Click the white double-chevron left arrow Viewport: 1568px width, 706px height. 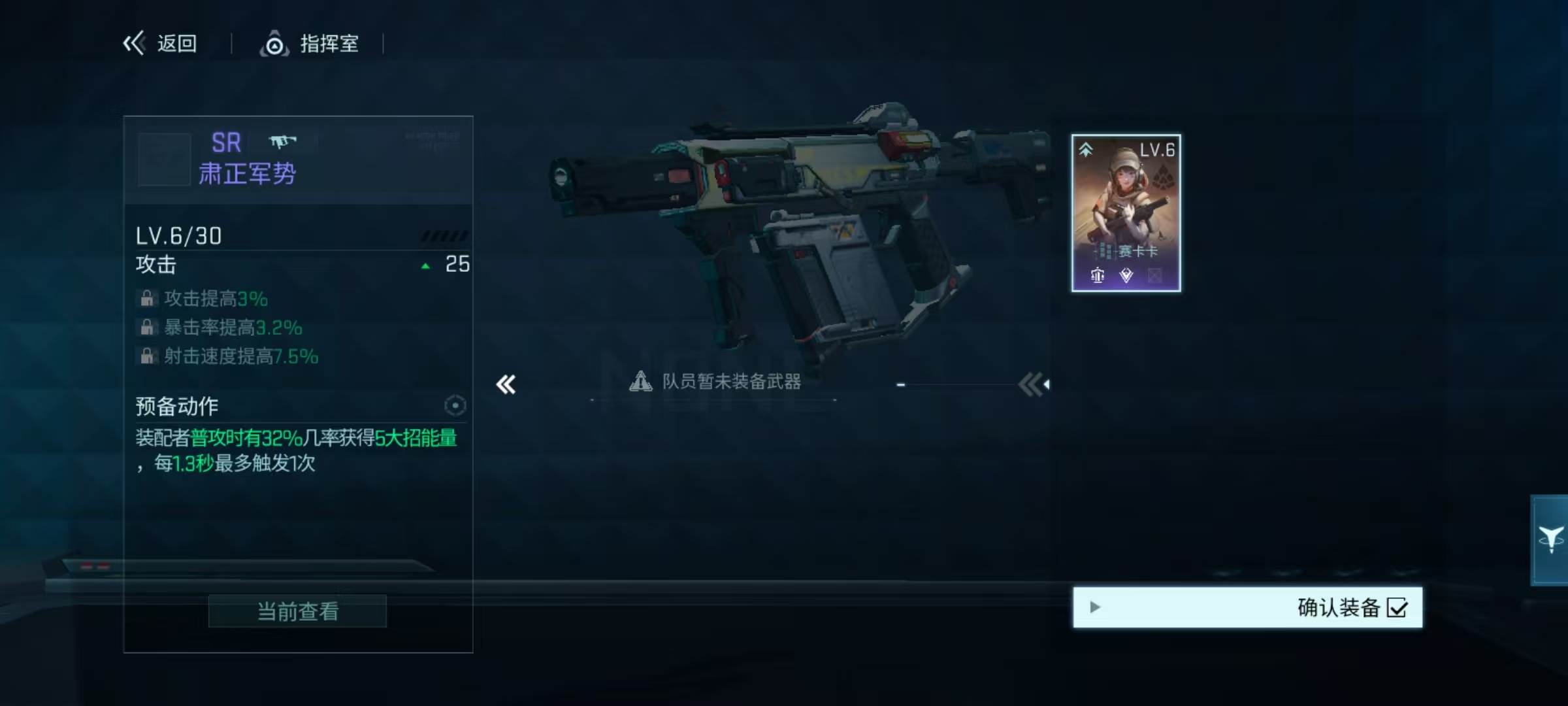[x=506, y=384]
